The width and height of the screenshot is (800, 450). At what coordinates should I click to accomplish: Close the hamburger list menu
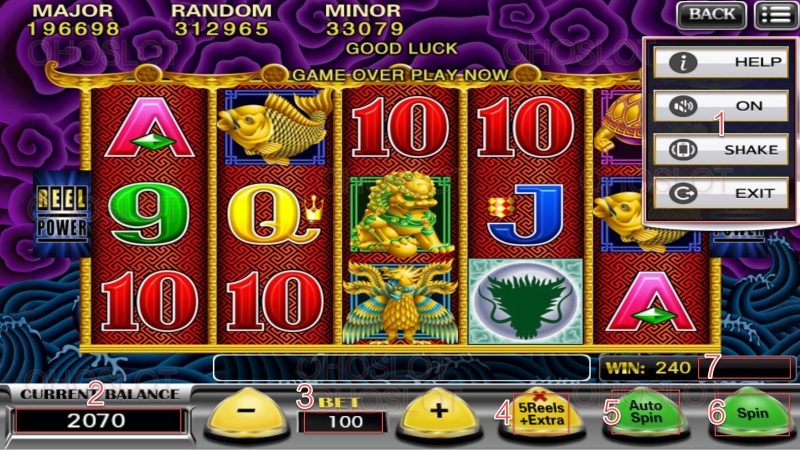[773, 14]
